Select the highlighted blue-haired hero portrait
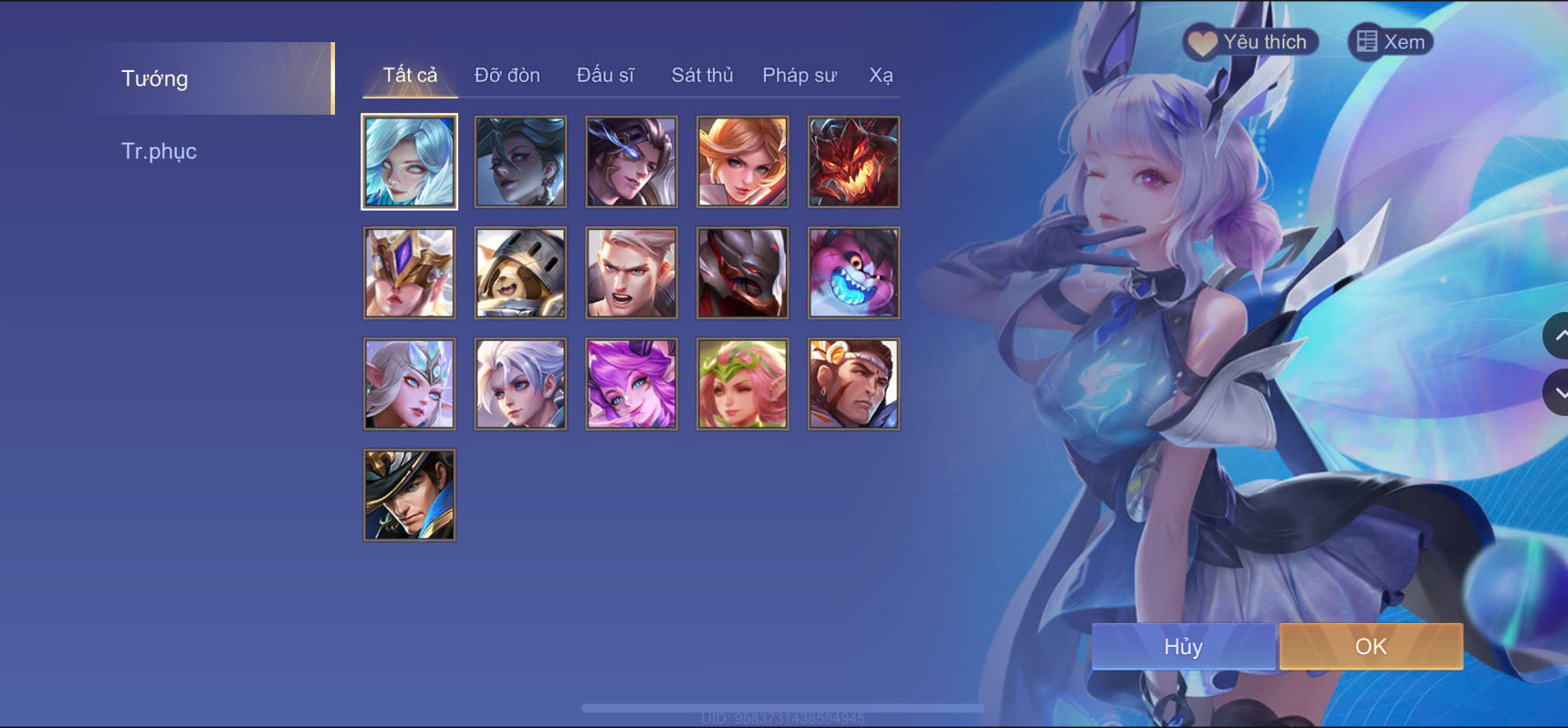 pos(408,161)
